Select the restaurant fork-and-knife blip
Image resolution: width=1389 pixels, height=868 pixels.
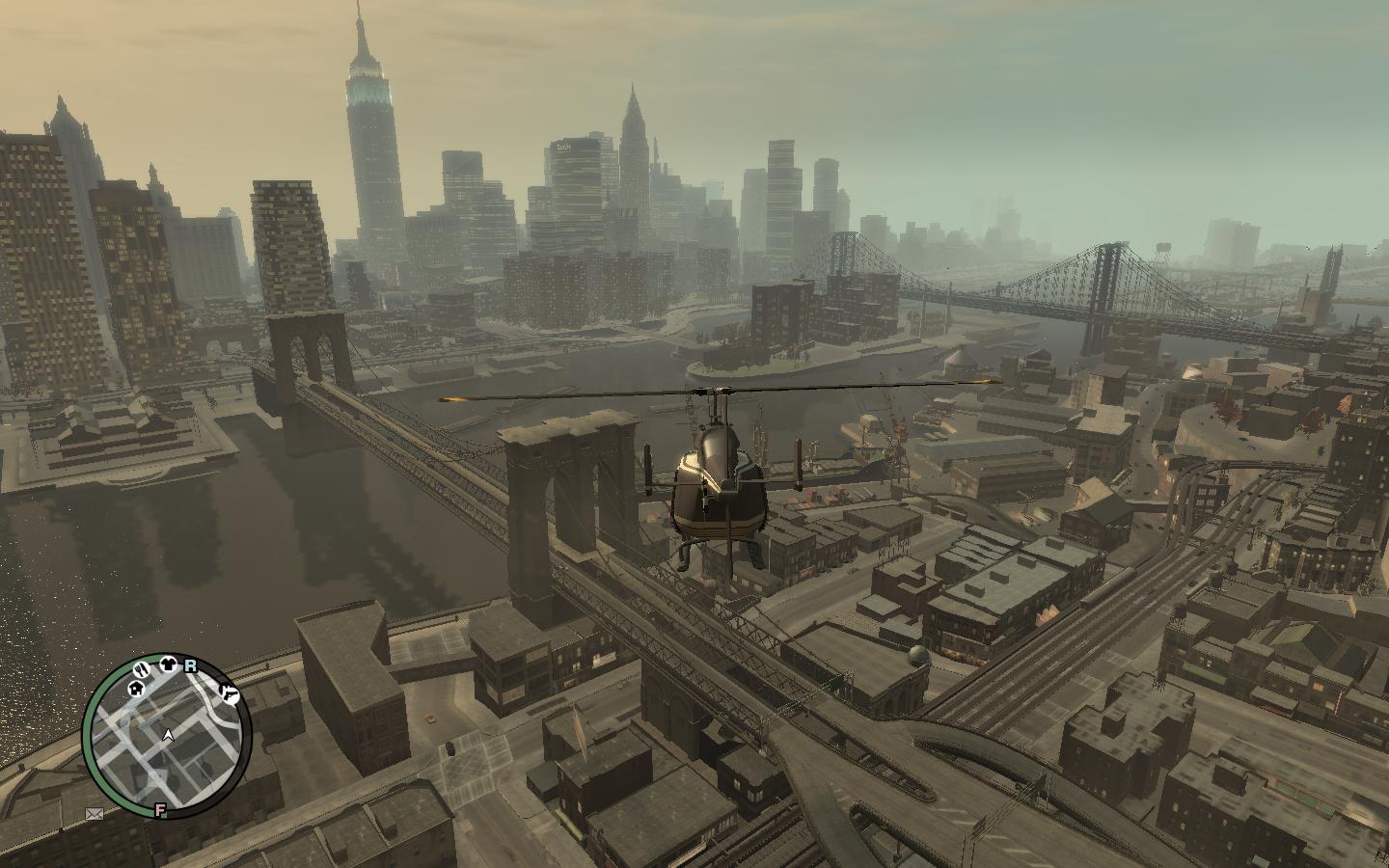[x=143, y=667]
